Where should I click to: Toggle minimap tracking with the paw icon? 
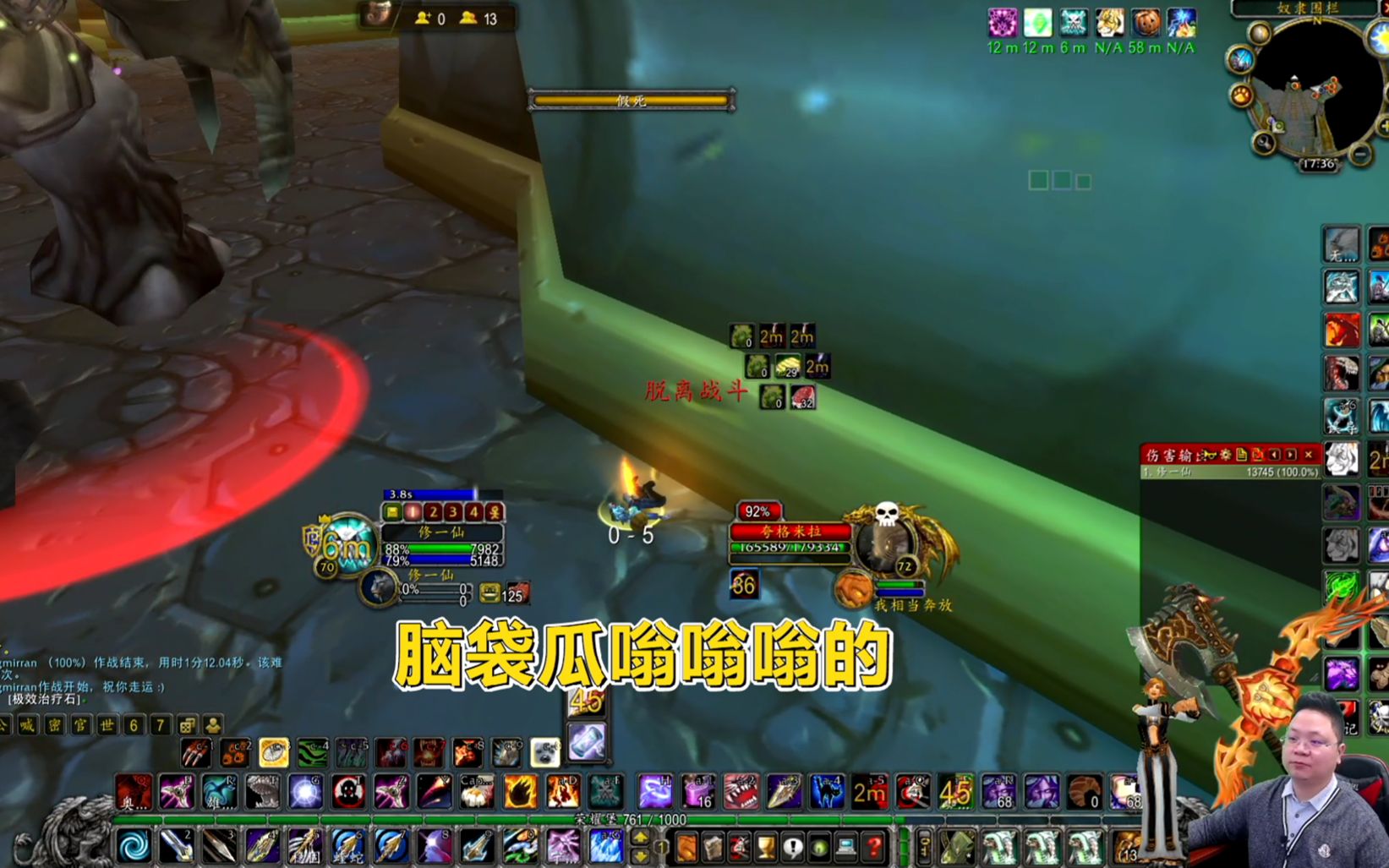tap(1241, 94)
